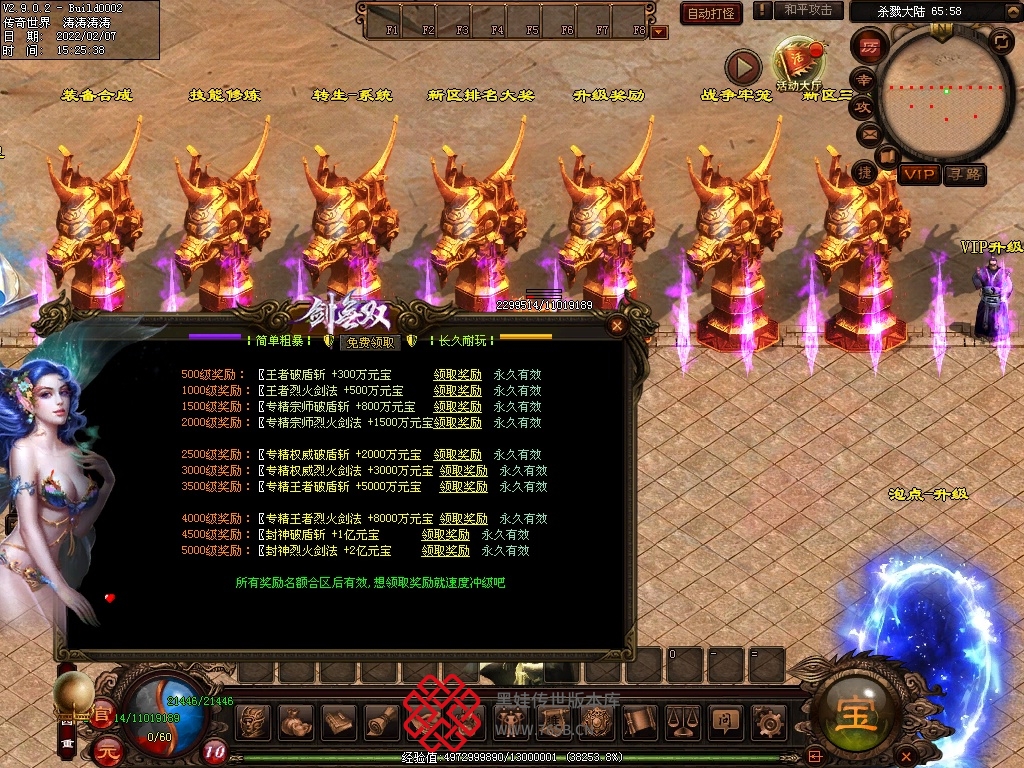Click the round play arrow button
1024x768 pixels.
[x=743, y=67]
